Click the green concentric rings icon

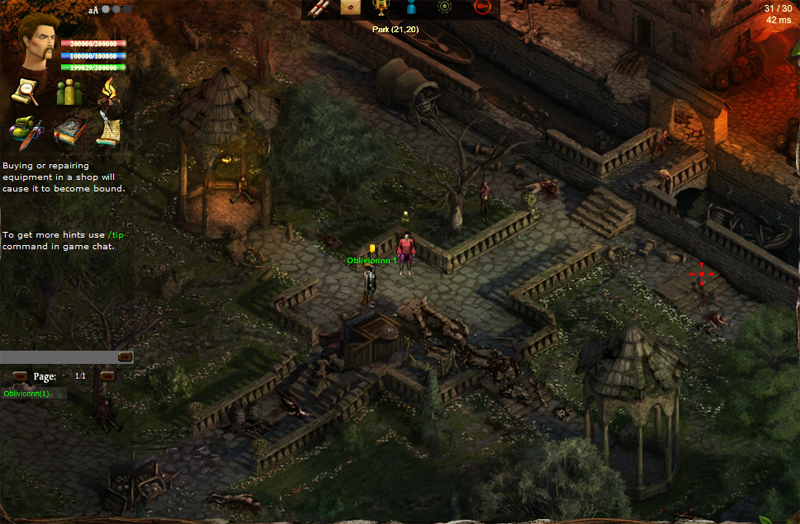click(x=445, y=8)
